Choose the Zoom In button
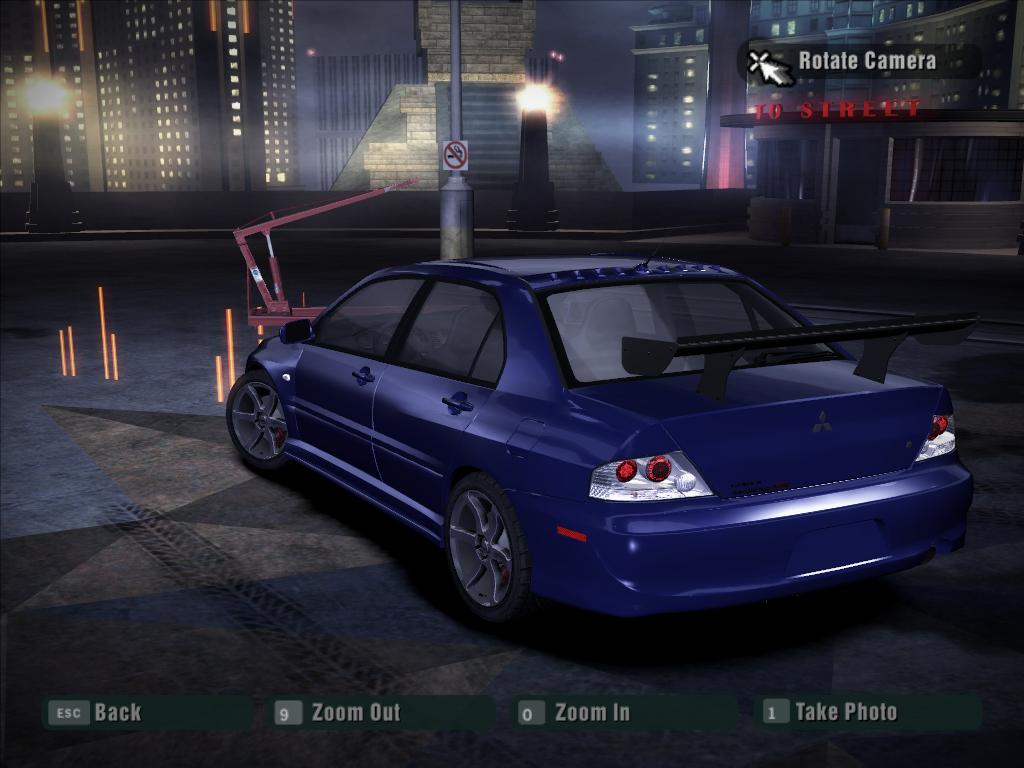1024x768 pixels. pyautogui.click(x=591, y=713)
